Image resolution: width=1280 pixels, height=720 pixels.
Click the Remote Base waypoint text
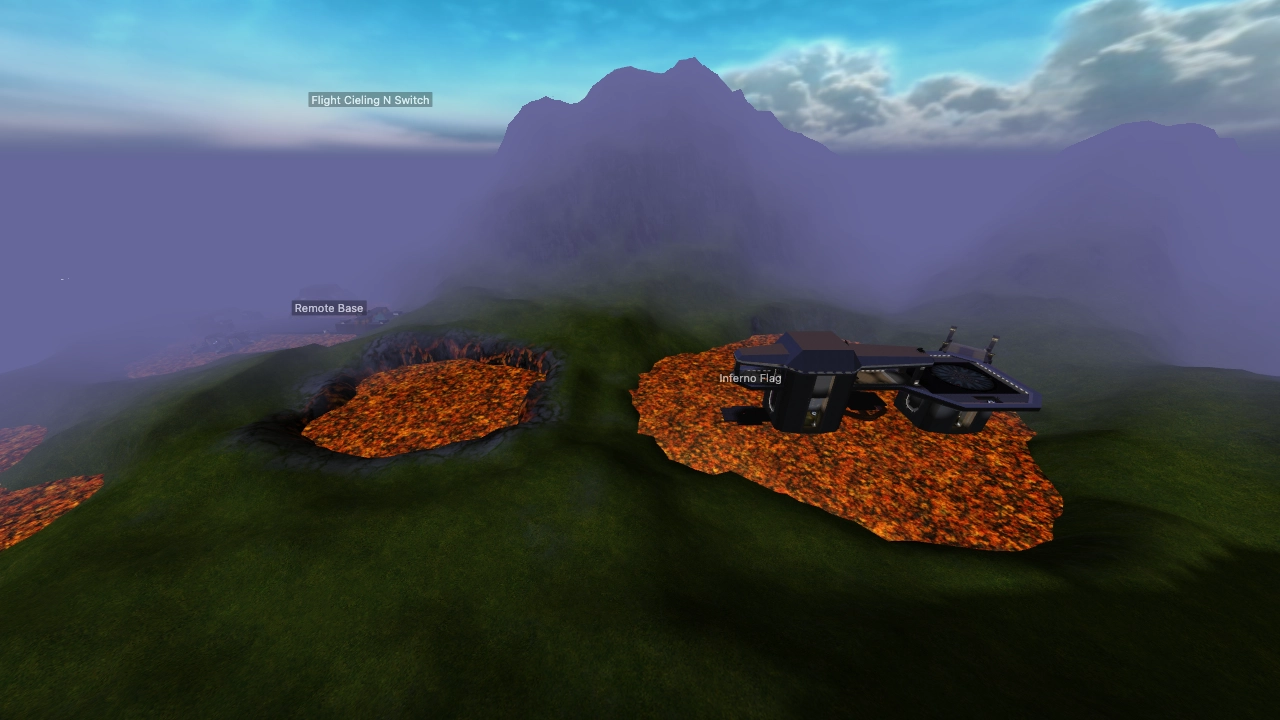(x=329, y=308)
